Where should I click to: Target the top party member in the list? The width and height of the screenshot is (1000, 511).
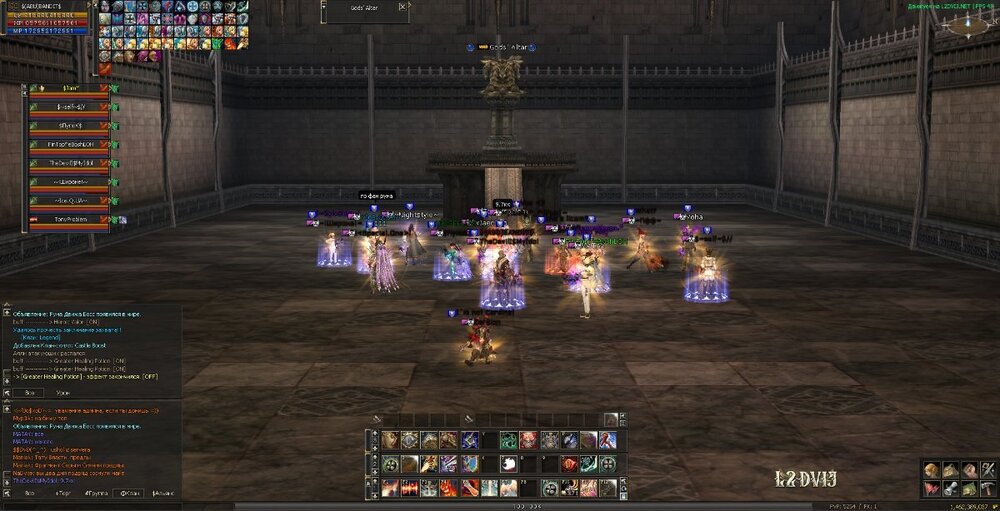[68, 89]
